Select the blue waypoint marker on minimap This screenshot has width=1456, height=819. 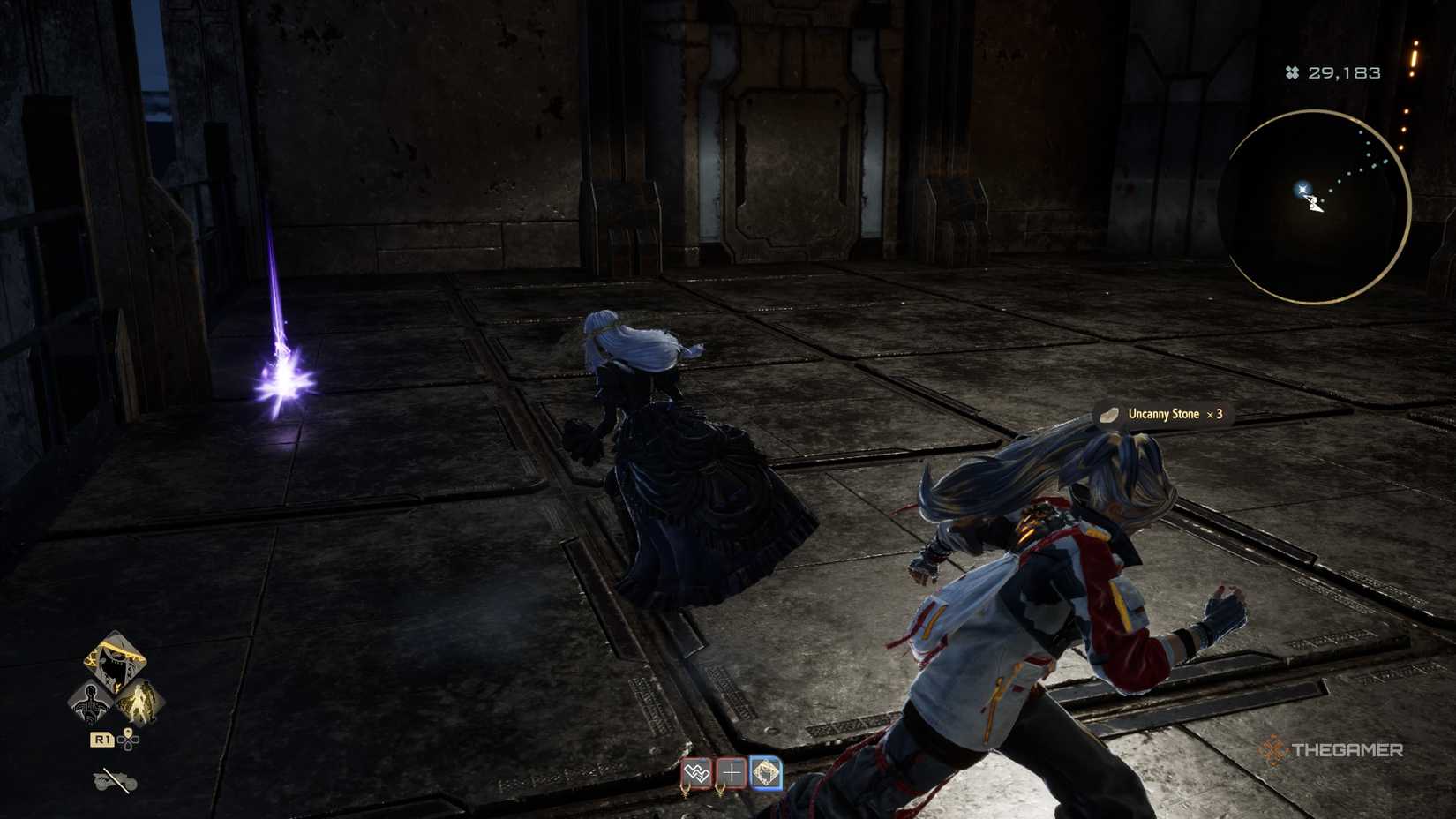1302,189
